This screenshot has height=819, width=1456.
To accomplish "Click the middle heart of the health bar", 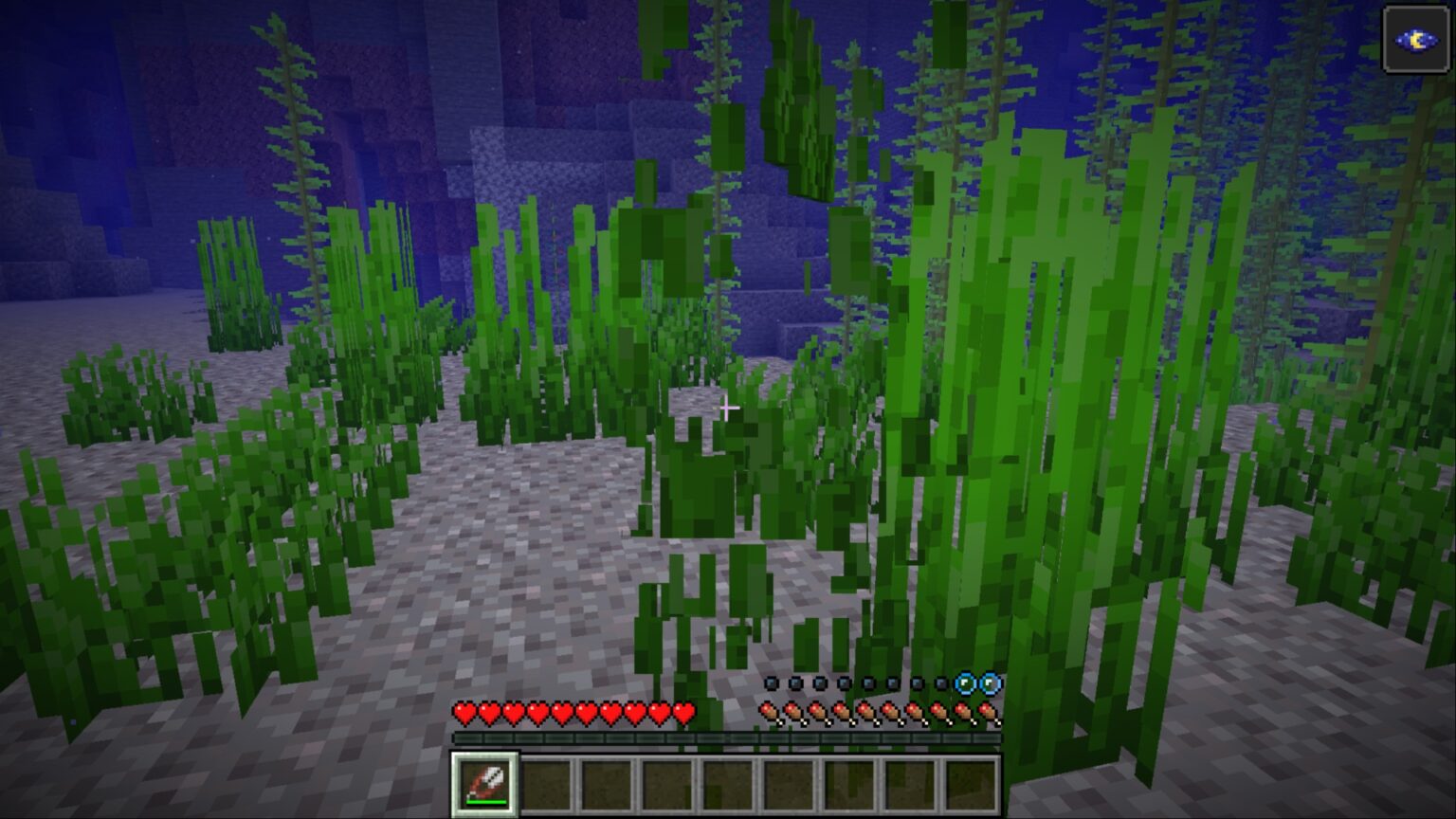I will [x=573, y=713].
